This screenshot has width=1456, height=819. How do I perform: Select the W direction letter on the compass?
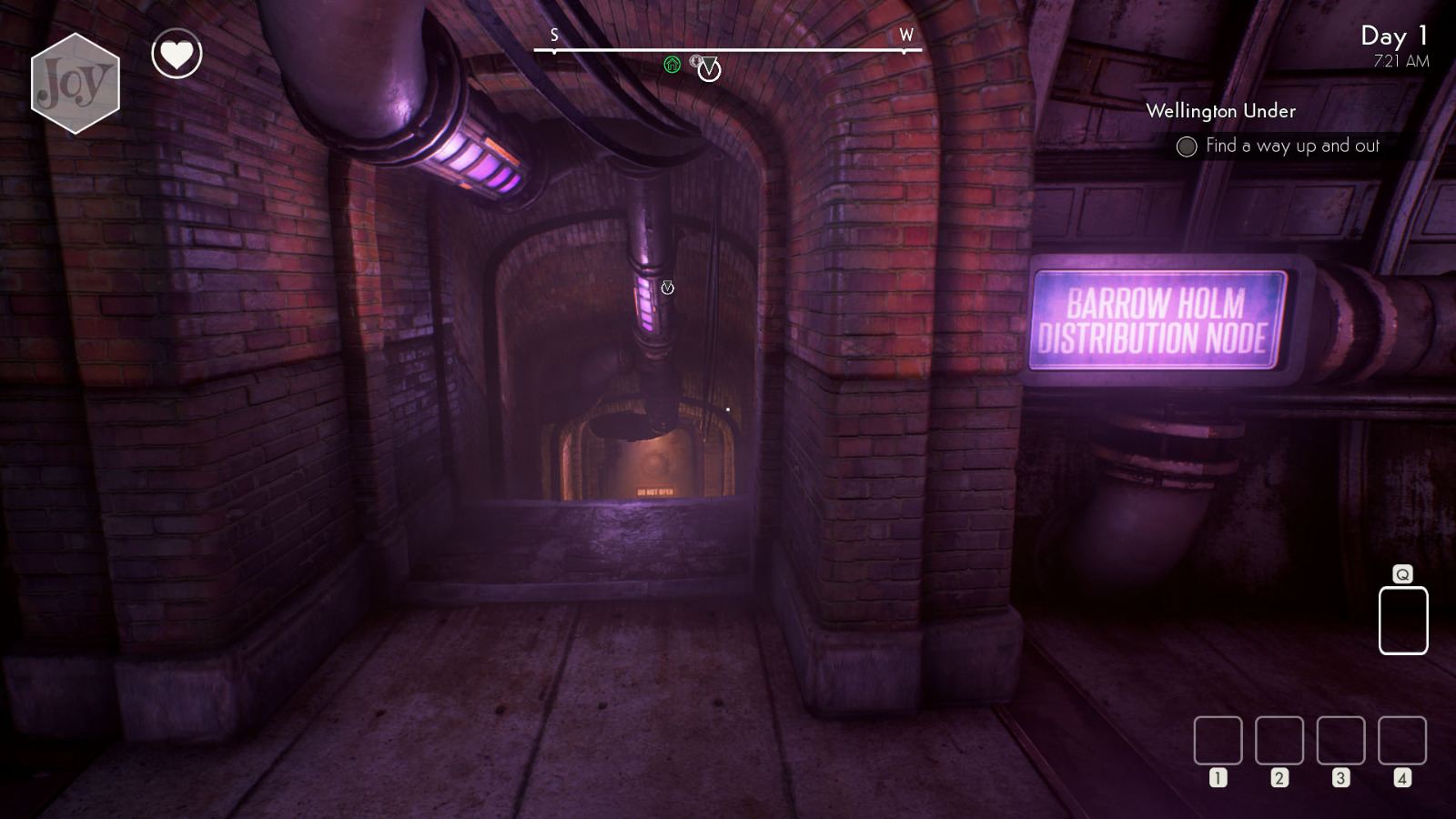click(x=905, y=36)
